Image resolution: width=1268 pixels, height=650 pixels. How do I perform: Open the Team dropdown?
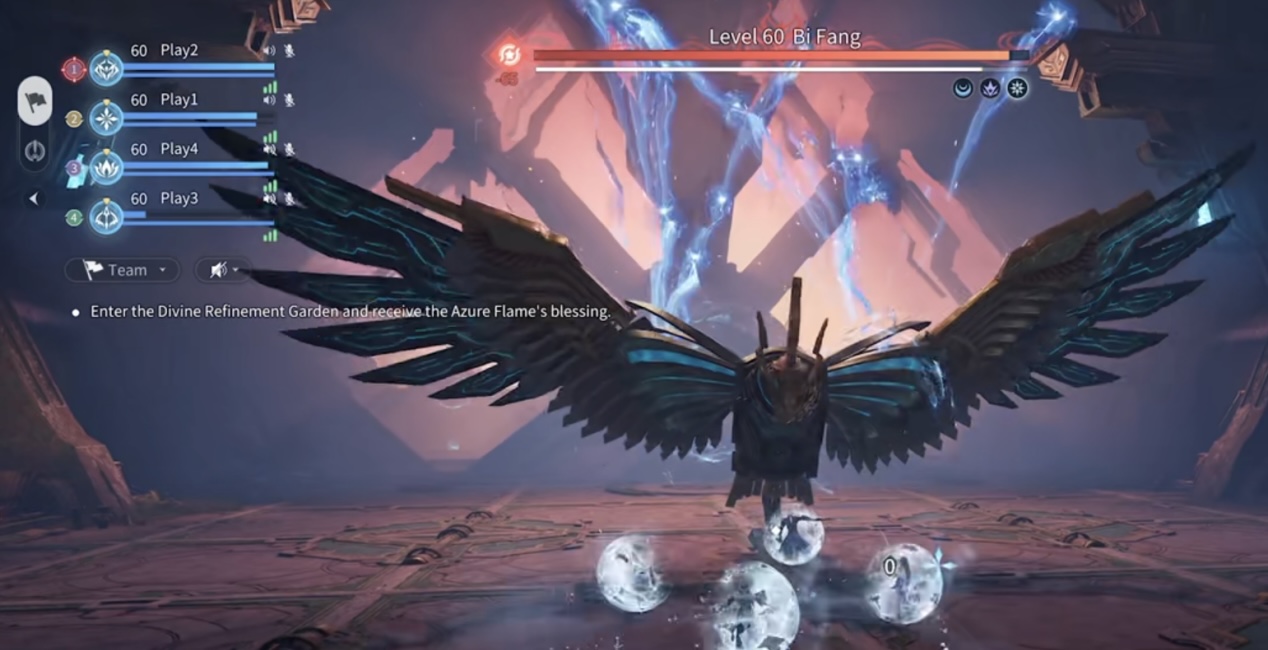pos(122,270)
